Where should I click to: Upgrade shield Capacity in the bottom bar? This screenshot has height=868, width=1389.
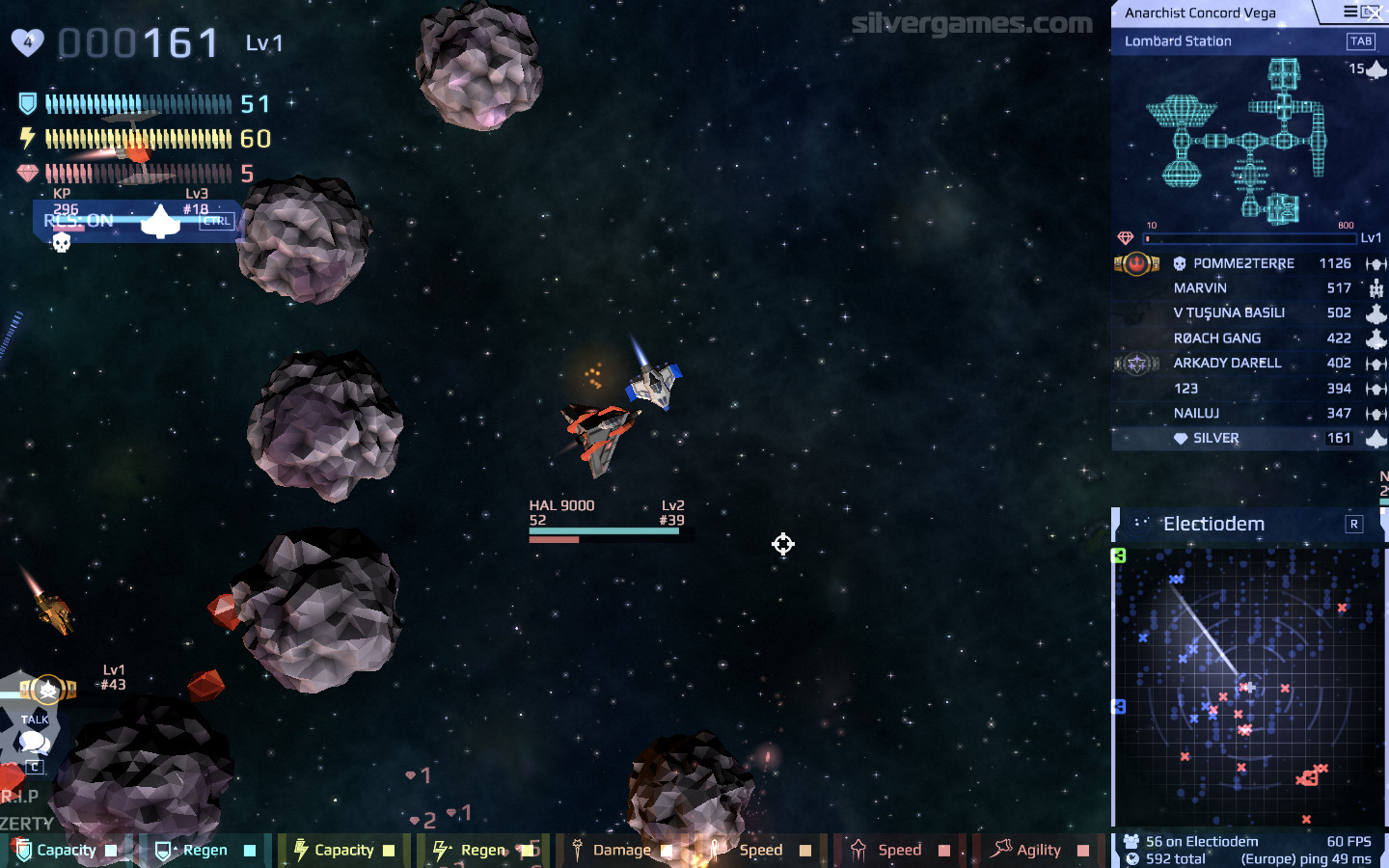click(x=66, y=850)
